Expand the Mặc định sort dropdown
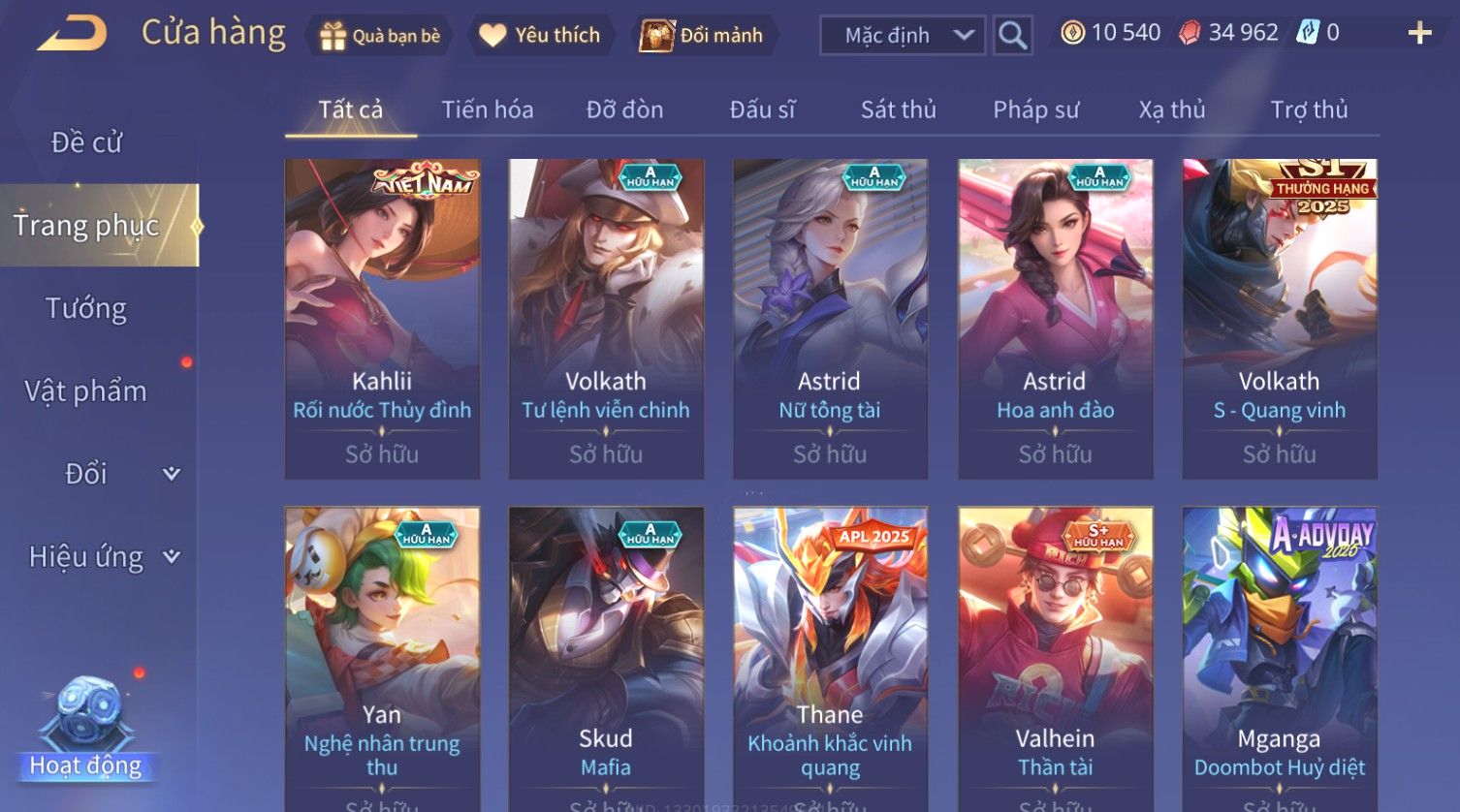The height and width of the screenshot is (812, 1460). pyautogui.click(x=903, y=36)
